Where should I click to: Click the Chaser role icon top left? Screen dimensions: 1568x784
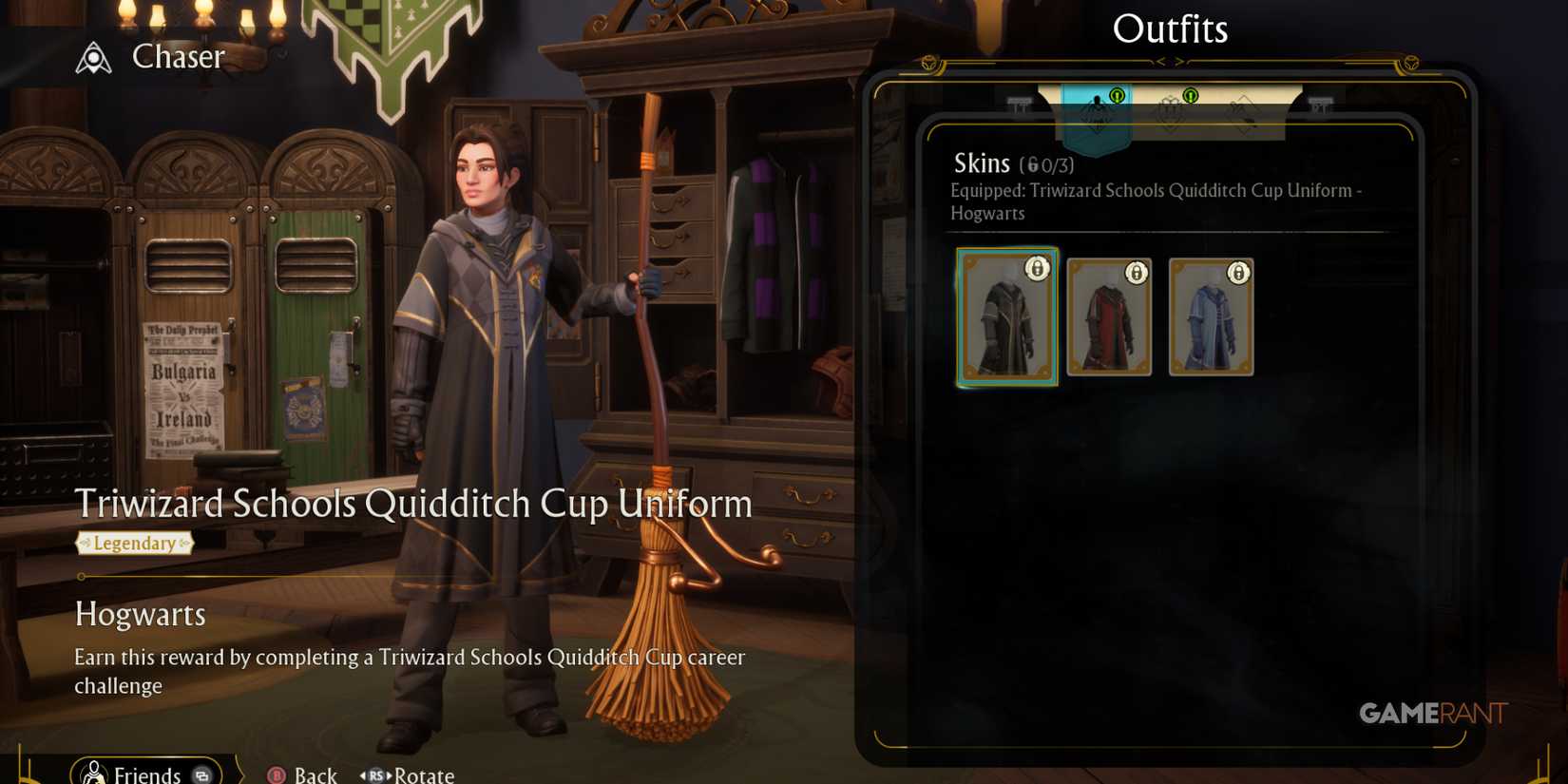click(x=91, y=57)
